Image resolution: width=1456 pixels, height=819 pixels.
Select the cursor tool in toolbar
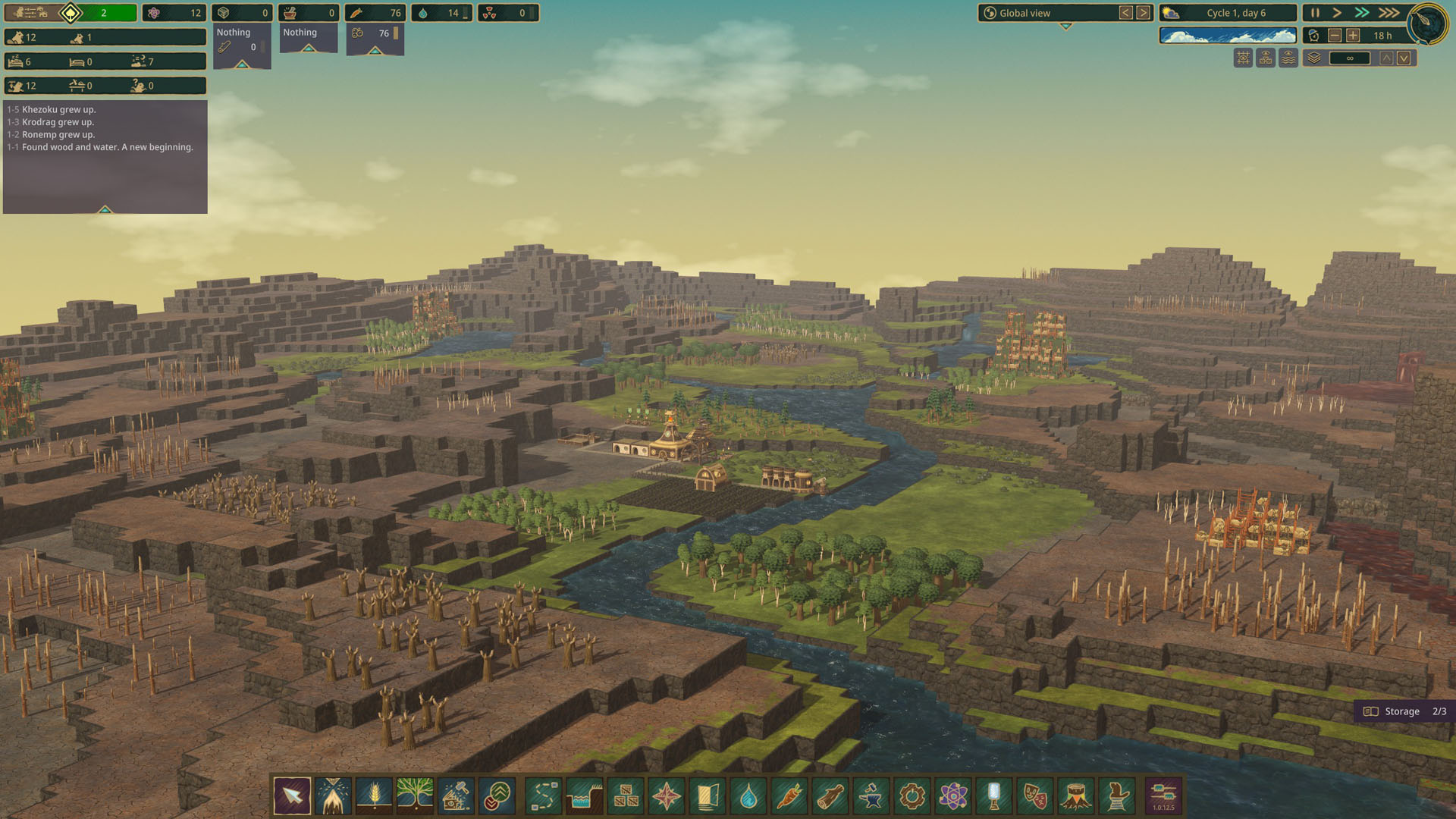click(292, 796)
